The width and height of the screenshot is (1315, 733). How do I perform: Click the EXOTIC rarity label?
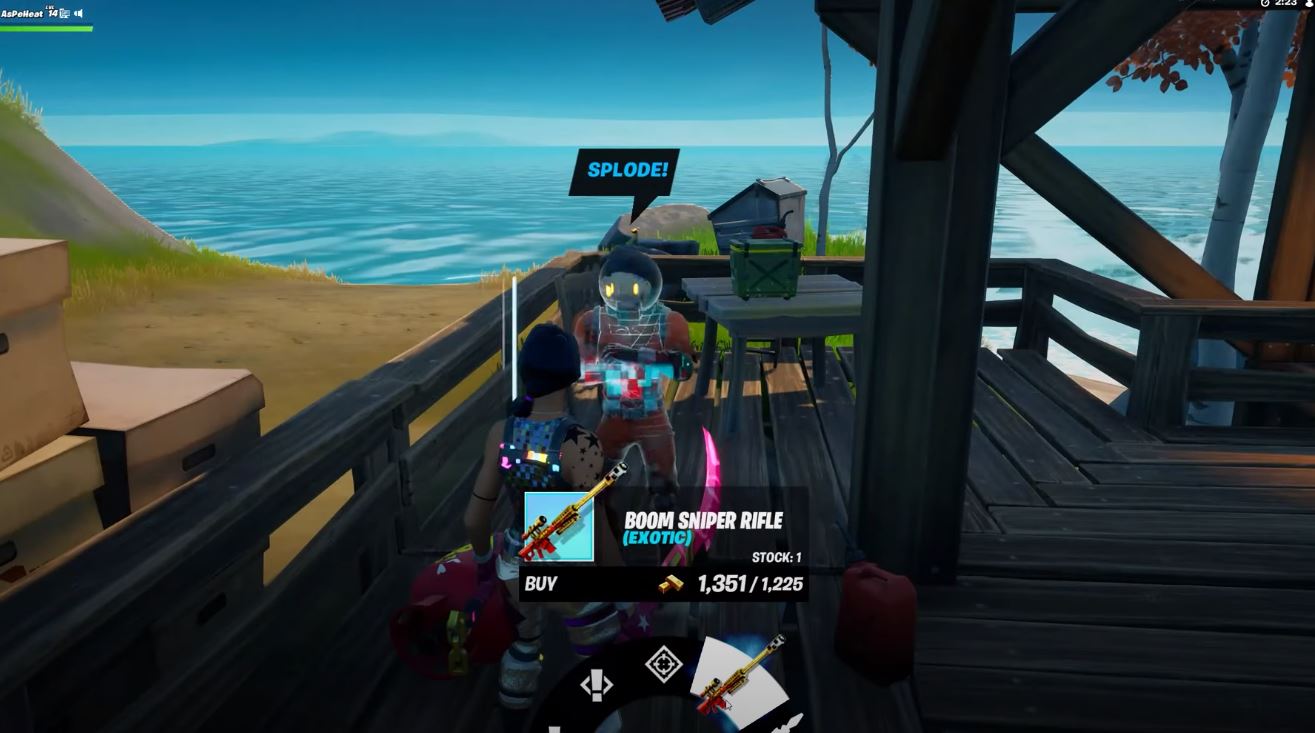pyautogui.click(x=659, y=538)
